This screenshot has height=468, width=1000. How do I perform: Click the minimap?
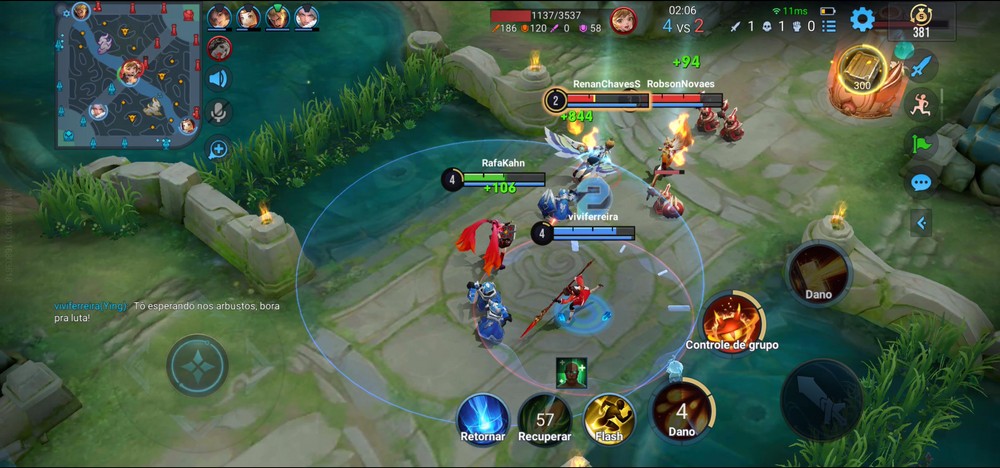click(x=128, y=75)
